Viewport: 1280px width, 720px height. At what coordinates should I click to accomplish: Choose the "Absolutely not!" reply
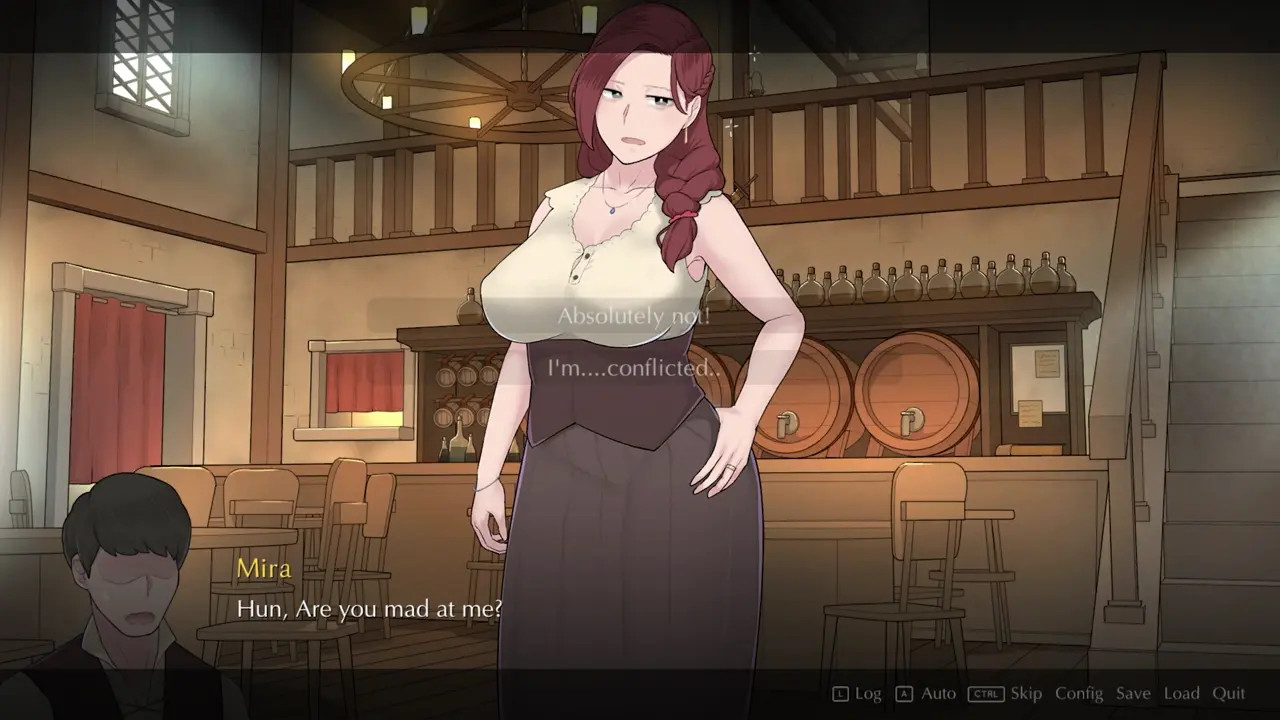(x=634, y=316)
